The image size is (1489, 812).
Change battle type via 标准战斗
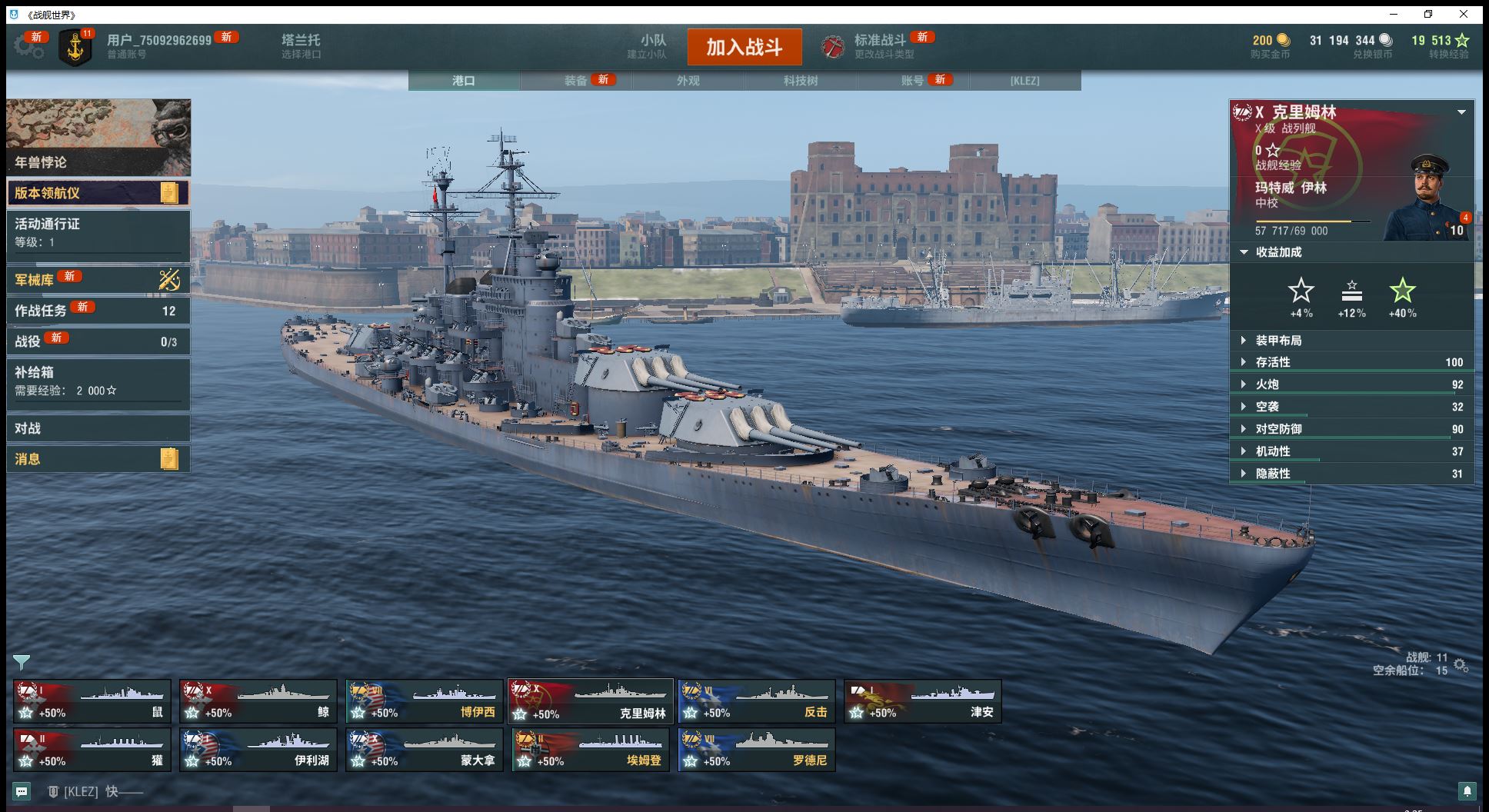[x=879, y=46]
